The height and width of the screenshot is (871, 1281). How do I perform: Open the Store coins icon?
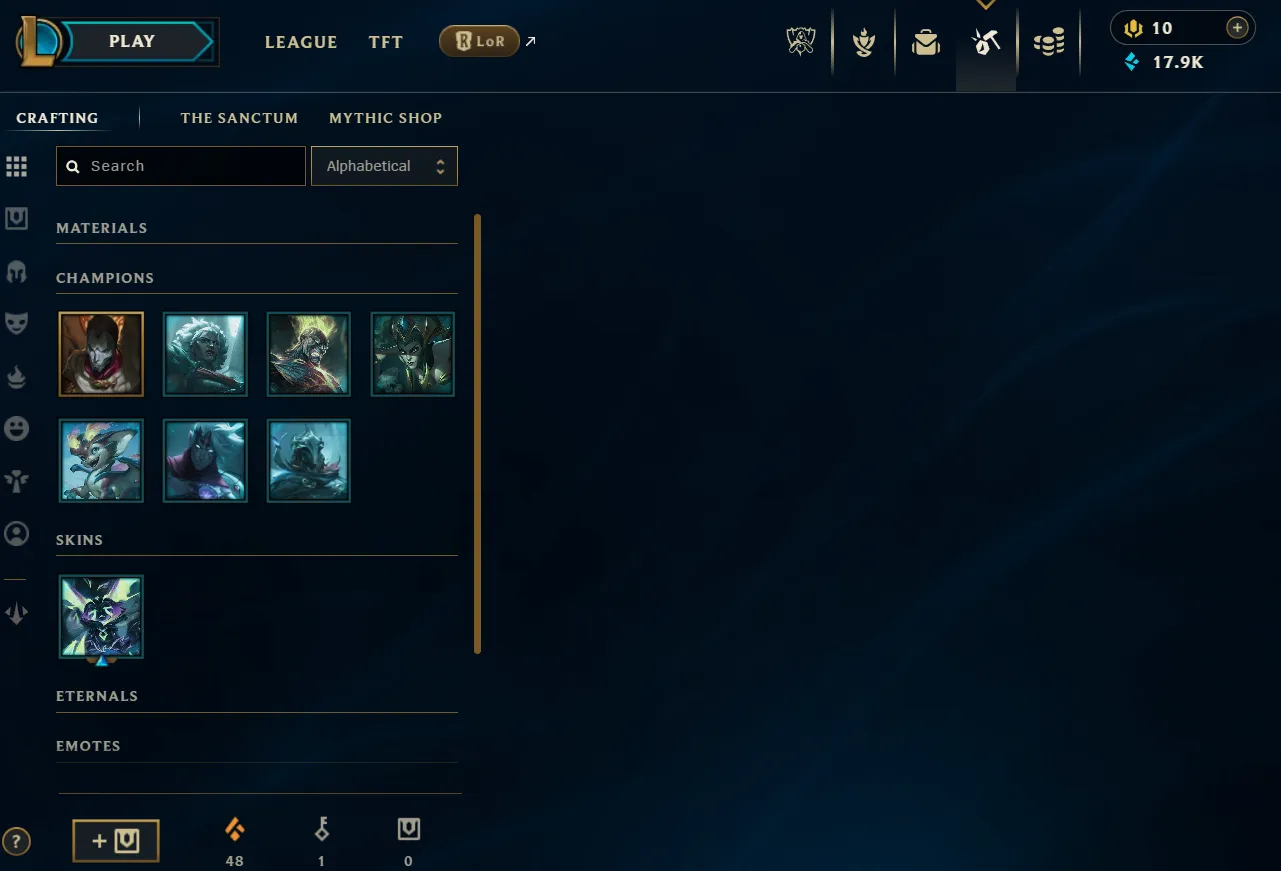(x=1048, y=42)
